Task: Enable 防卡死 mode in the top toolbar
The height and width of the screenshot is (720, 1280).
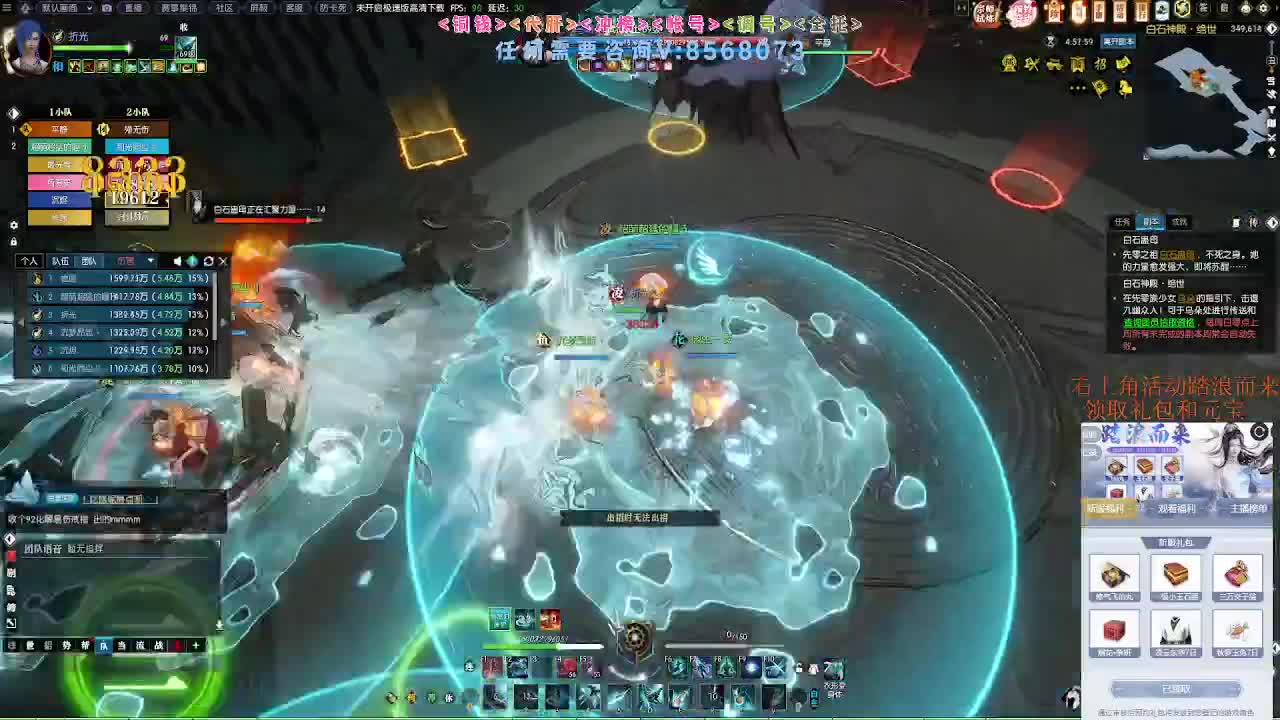Action: tap(331, 8)
